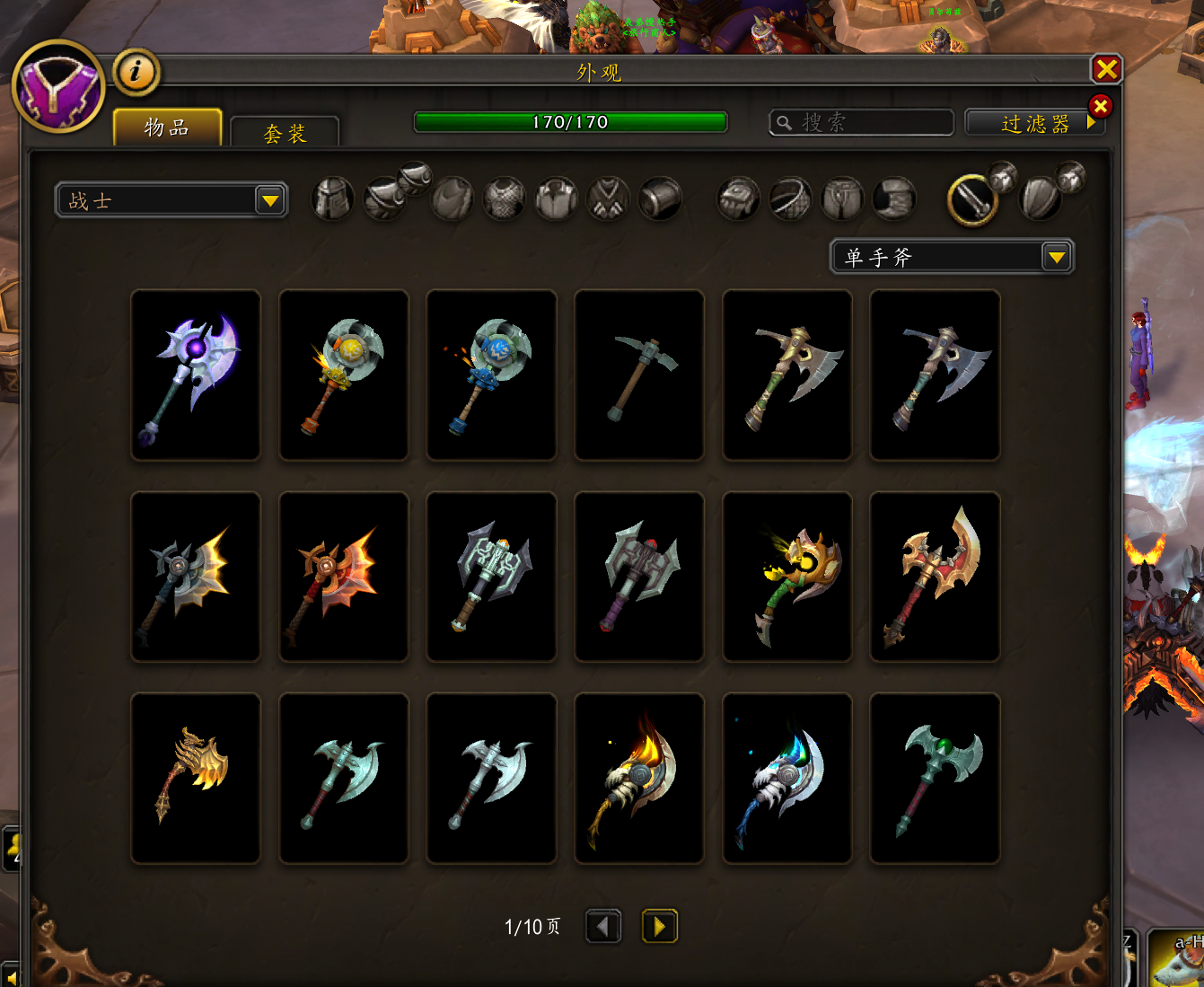Open the 战士 class dropdown

pos(171,200)
